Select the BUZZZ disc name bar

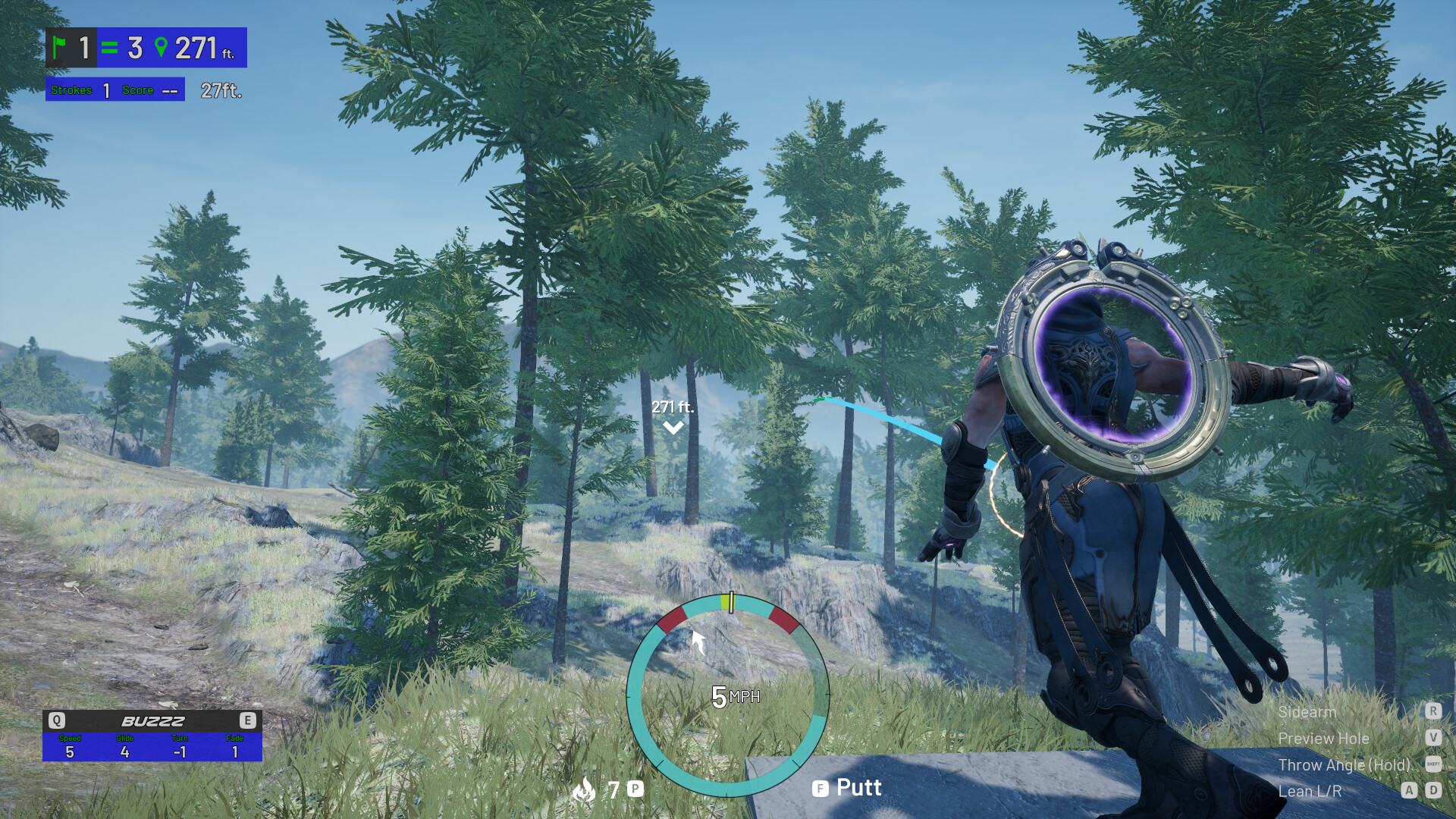pos(152,721)
